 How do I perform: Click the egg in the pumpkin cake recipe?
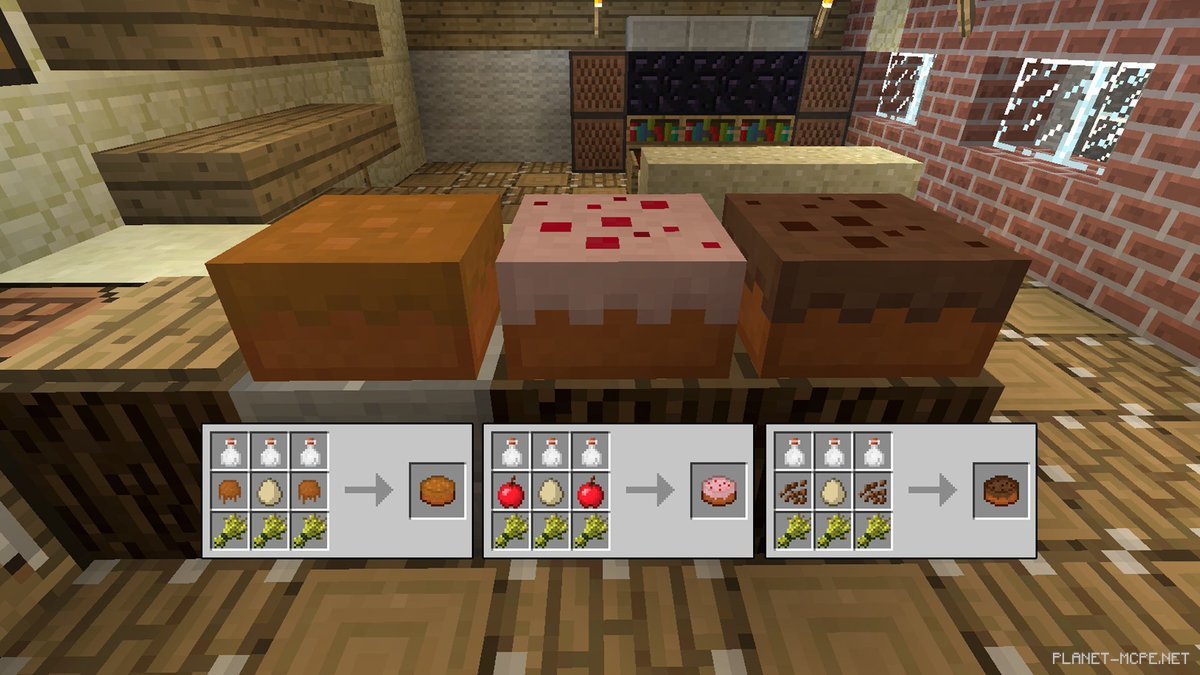click(x=271, y=490)
